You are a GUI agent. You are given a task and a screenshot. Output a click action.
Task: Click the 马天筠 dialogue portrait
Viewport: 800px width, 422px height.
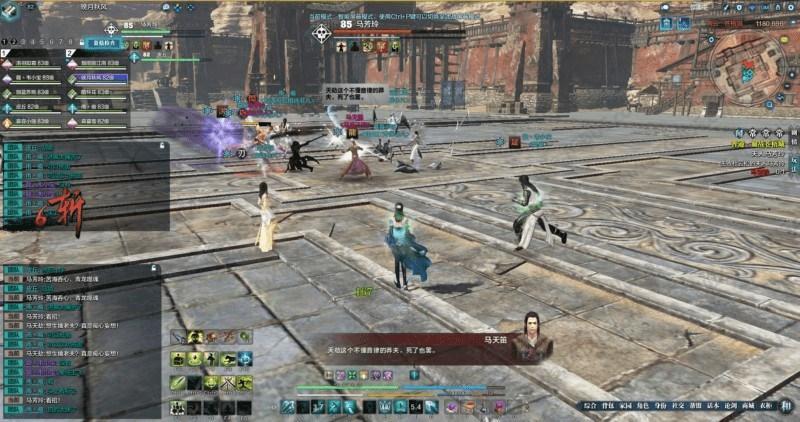pos(531,338)
